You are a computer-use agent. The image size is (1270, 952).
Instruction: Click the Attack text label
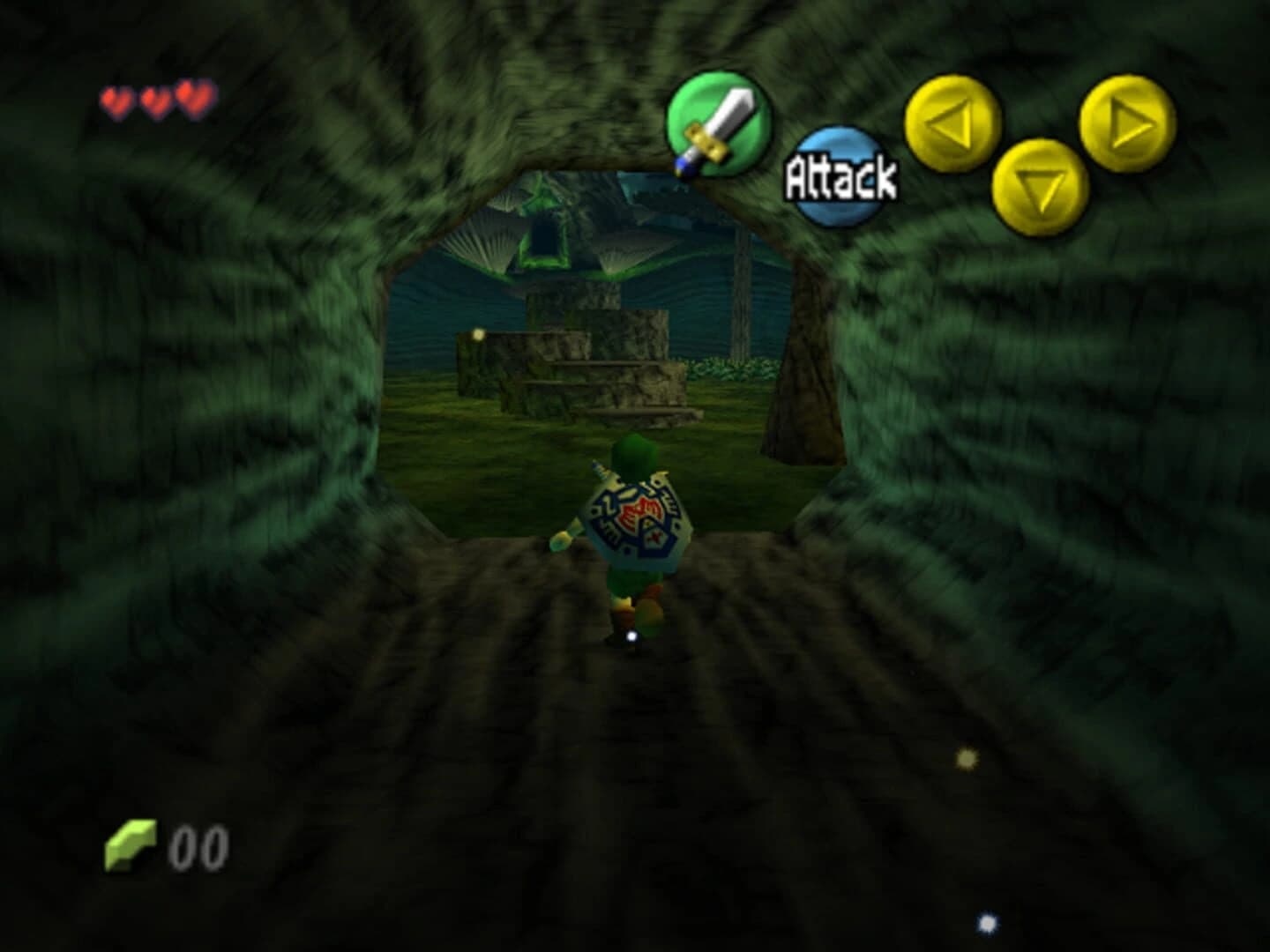(x=840, y=176)
